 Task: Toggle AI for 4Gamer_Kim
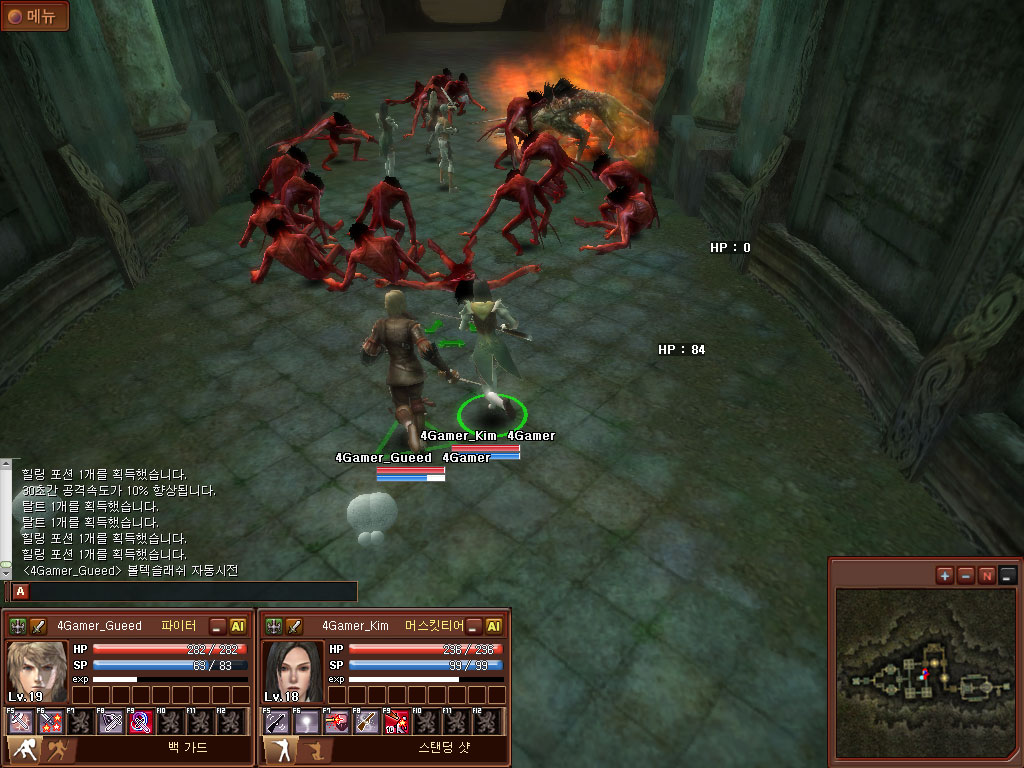494,626
